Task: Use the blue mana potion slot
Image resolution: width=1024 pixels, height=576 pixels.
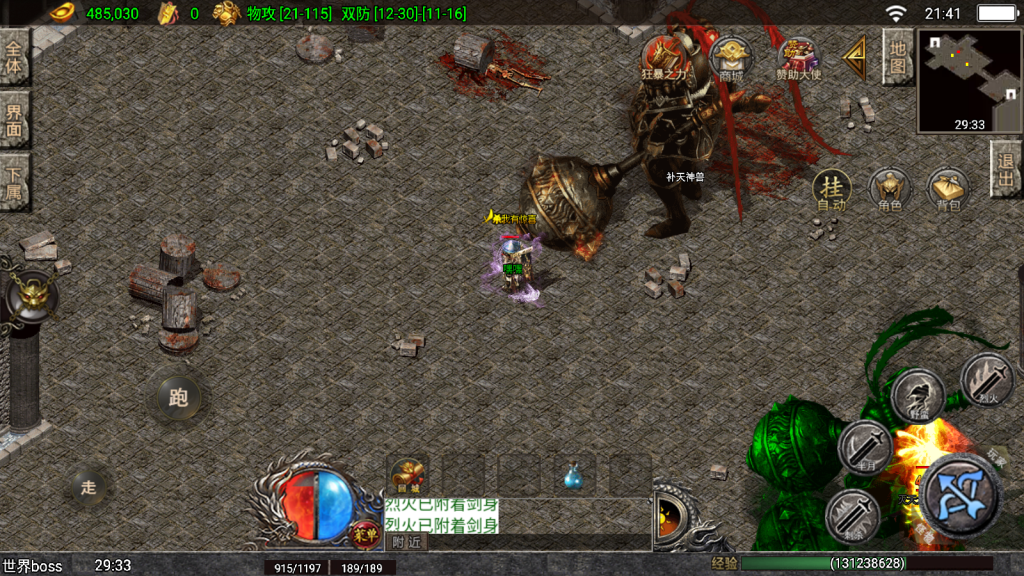Action: click(x=575, y=476)
